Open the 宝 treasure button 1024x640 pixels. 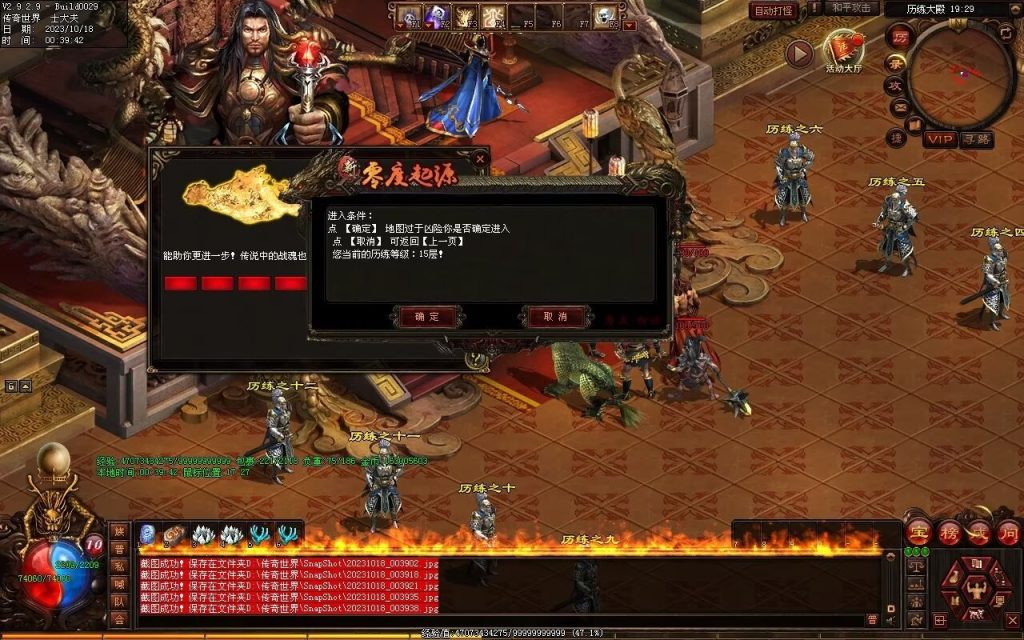coord(918,532)
